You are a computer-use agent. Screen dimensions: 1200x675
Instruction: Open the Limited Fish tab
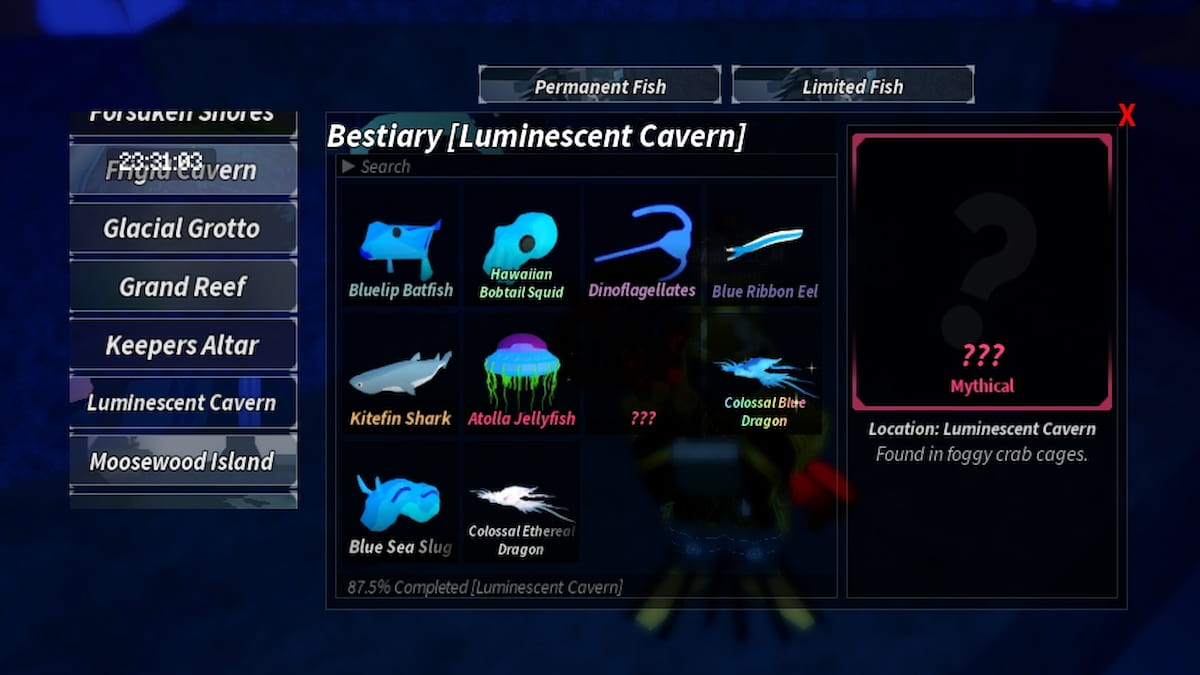852,86
